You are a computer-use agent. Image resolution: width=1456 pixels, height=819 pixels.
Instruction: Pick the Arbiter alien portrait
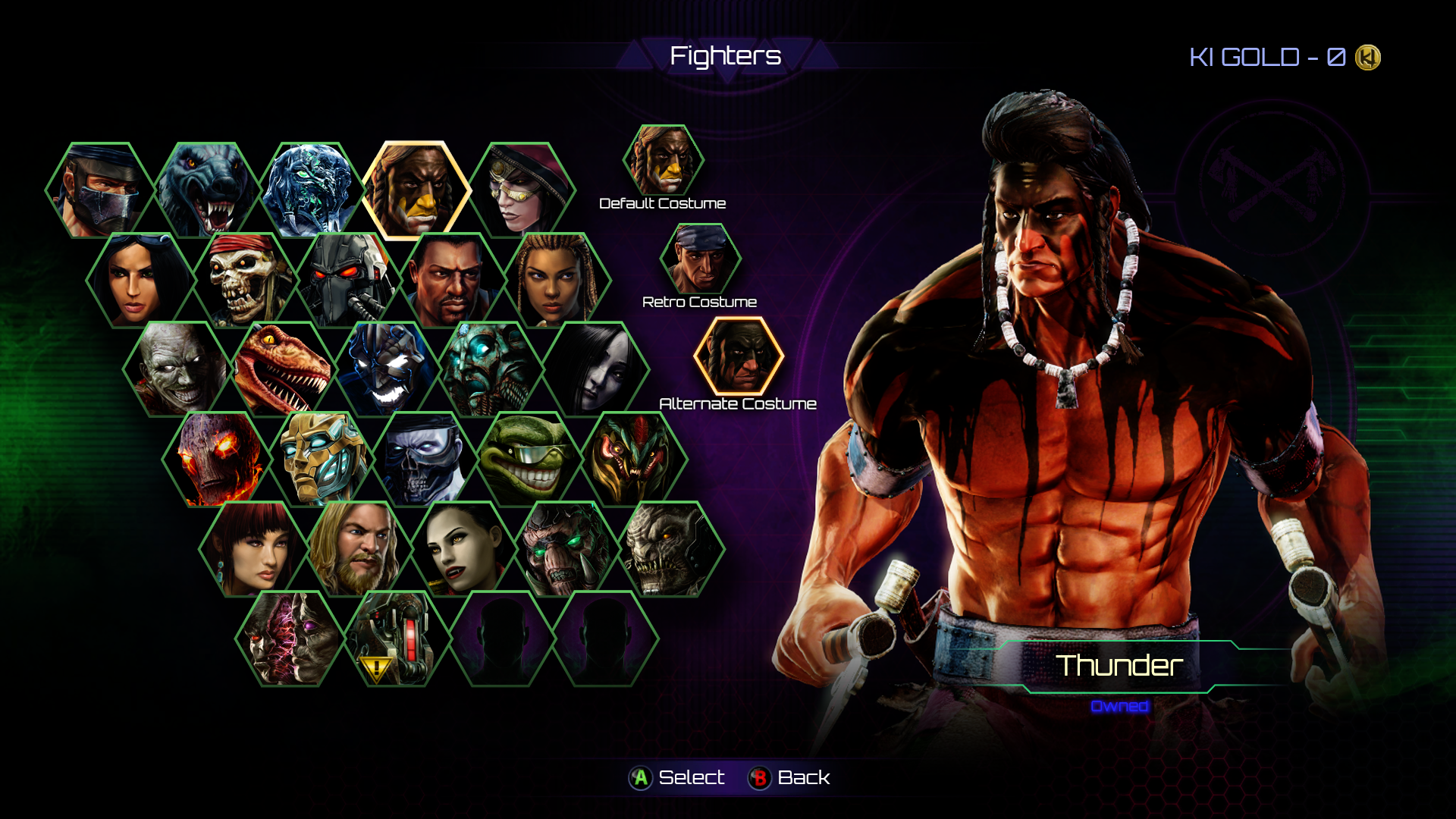(x=635, y=460)
